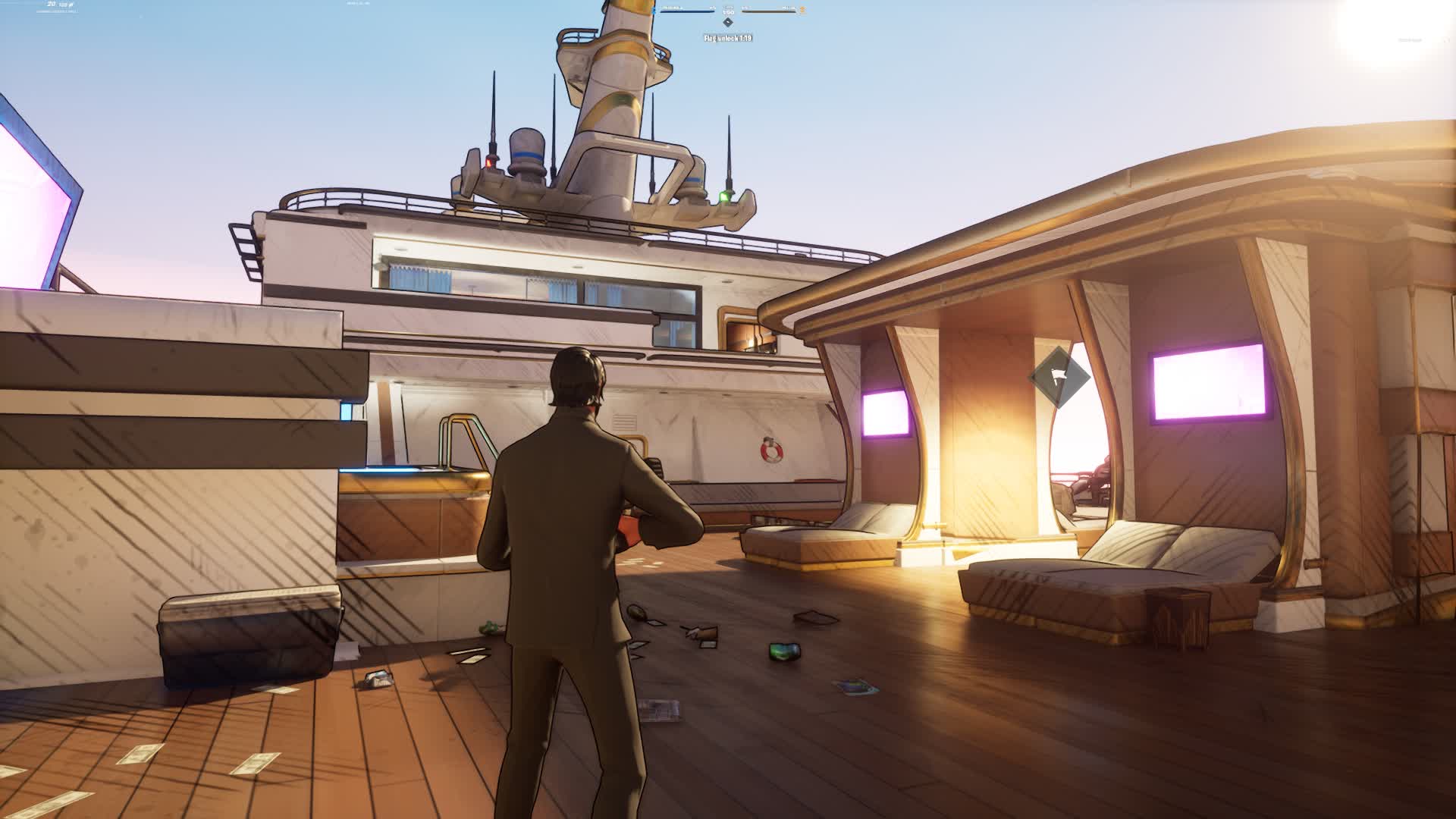
Task: Click the blue team emblem on the scoreboard
Action: 654,11
